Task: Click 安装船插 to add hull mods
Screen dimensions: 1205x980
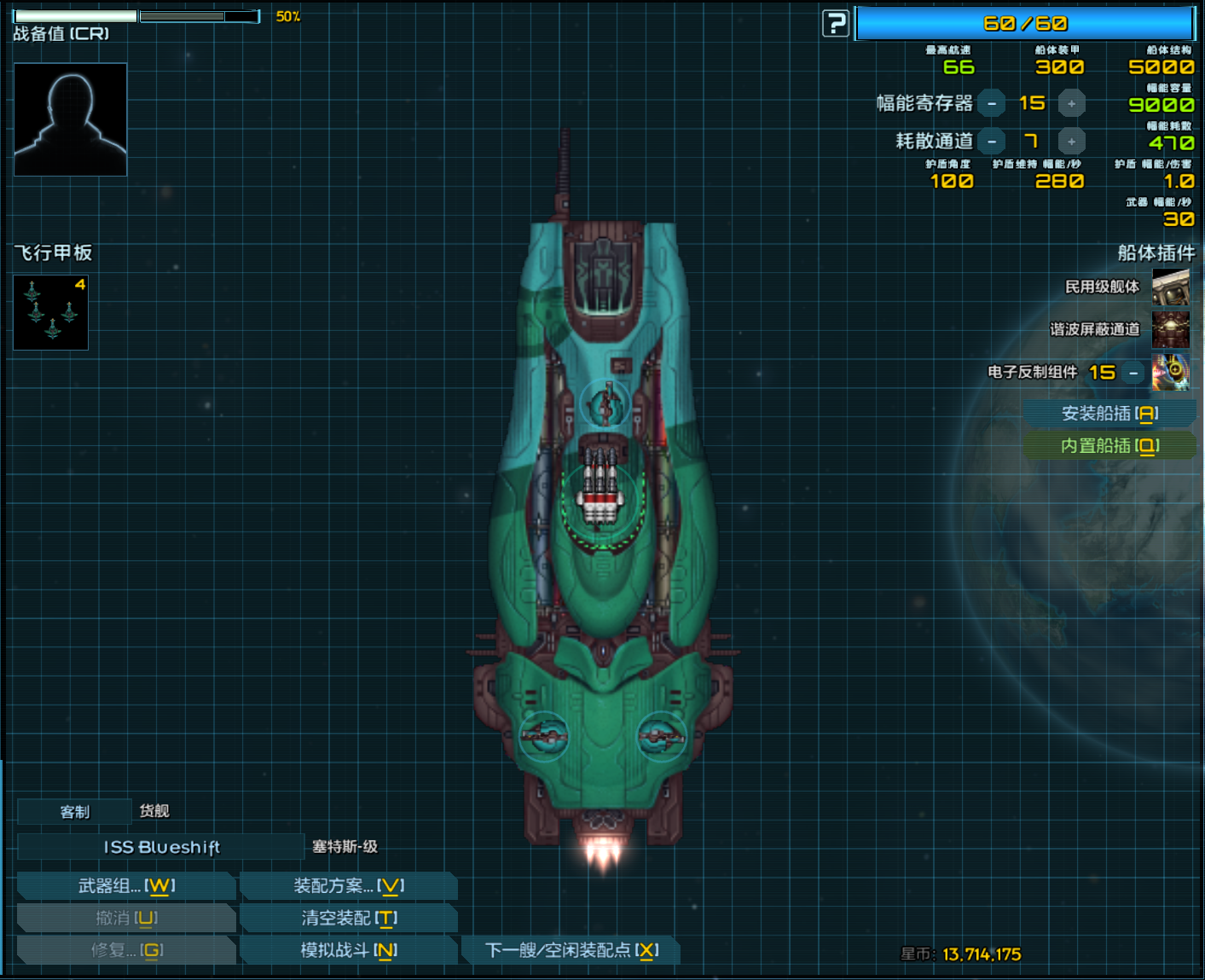Action: 1109,414
